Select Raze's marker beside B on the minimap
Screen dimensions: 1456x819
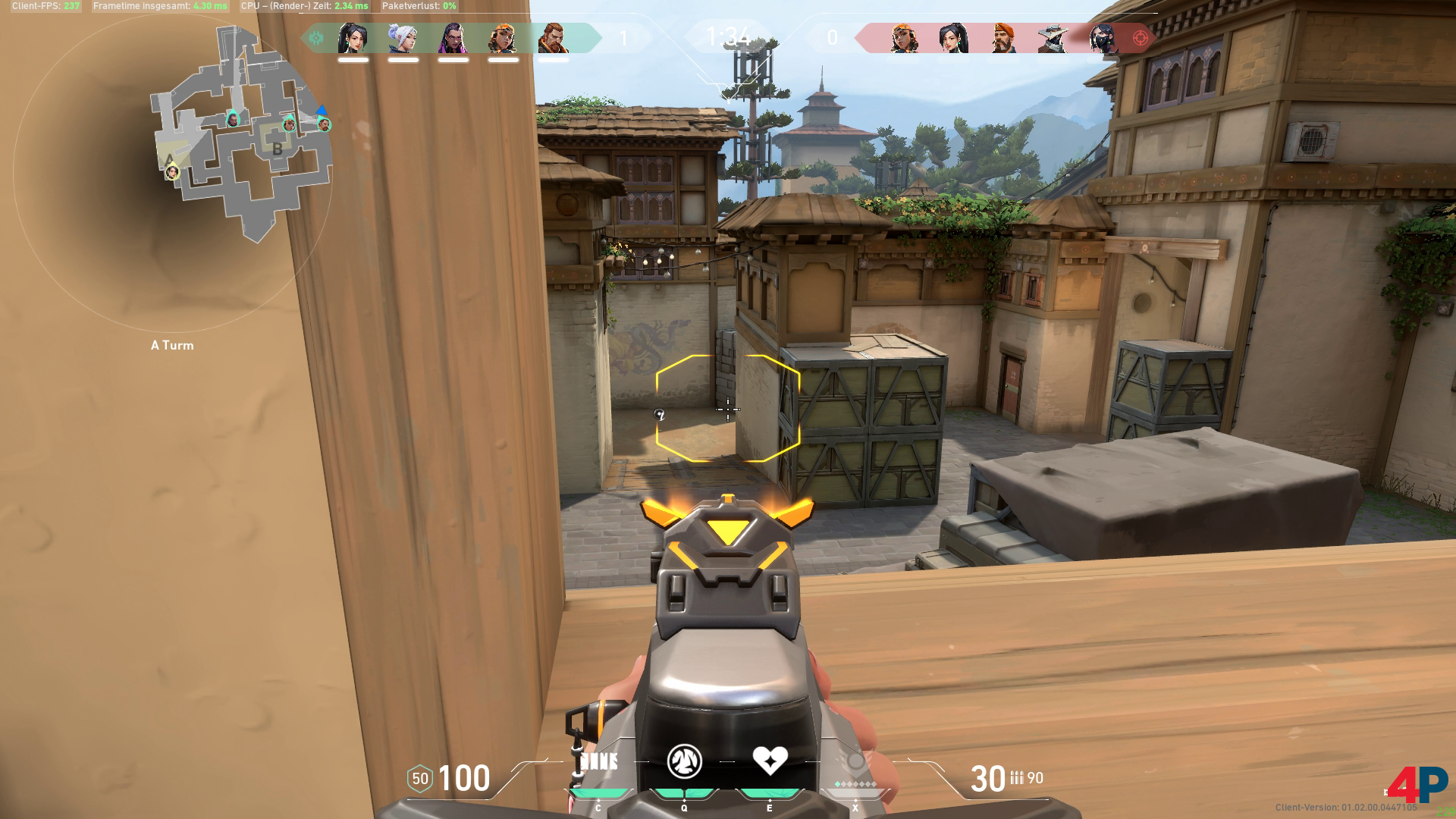tap(289, 124)
